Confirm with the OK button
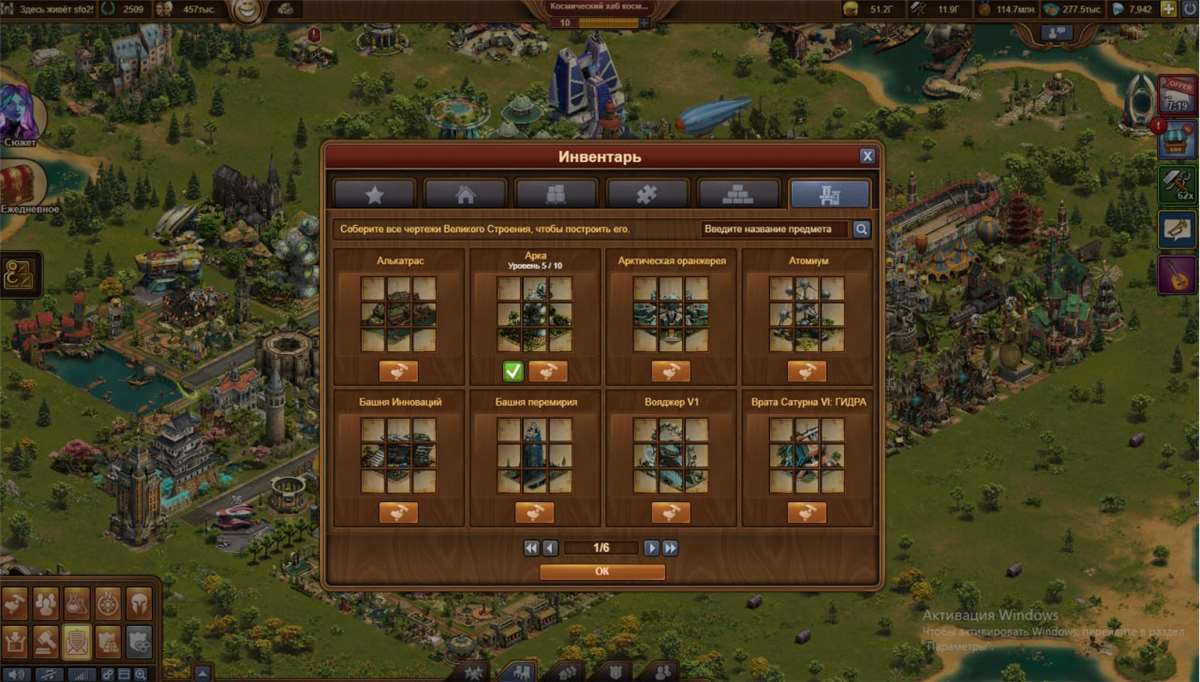Viewport: 1200px width, 682px height. (602, 572)
